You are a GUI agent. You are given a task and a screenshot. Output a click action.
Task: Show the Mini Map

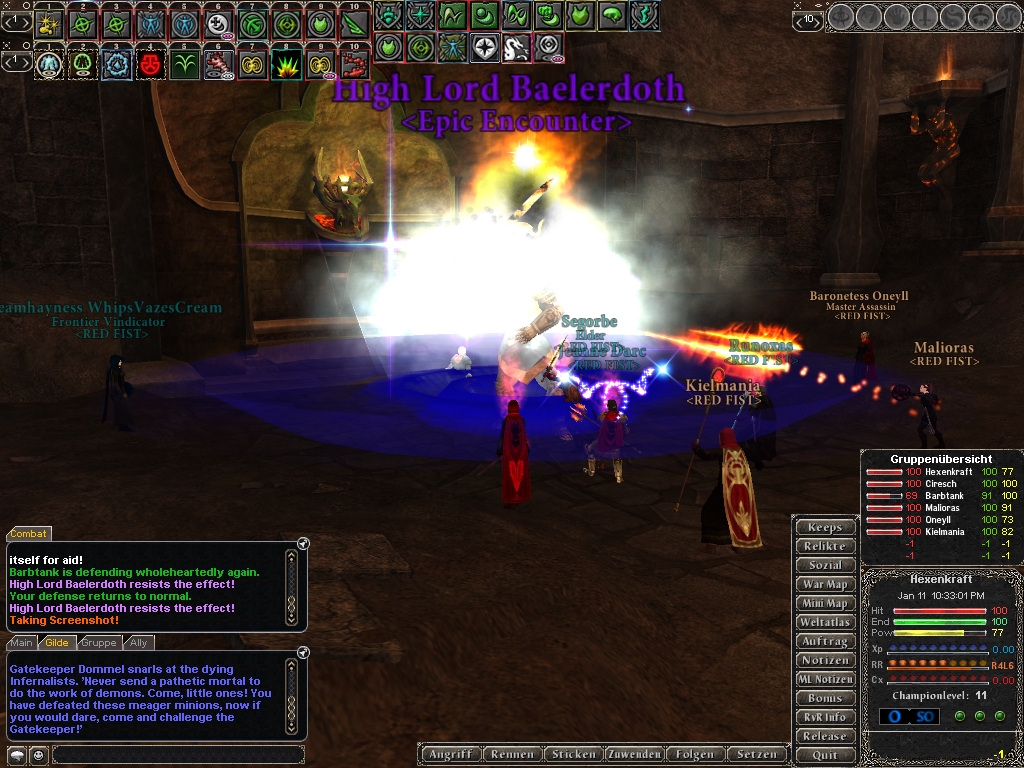(x=825, y=603)
